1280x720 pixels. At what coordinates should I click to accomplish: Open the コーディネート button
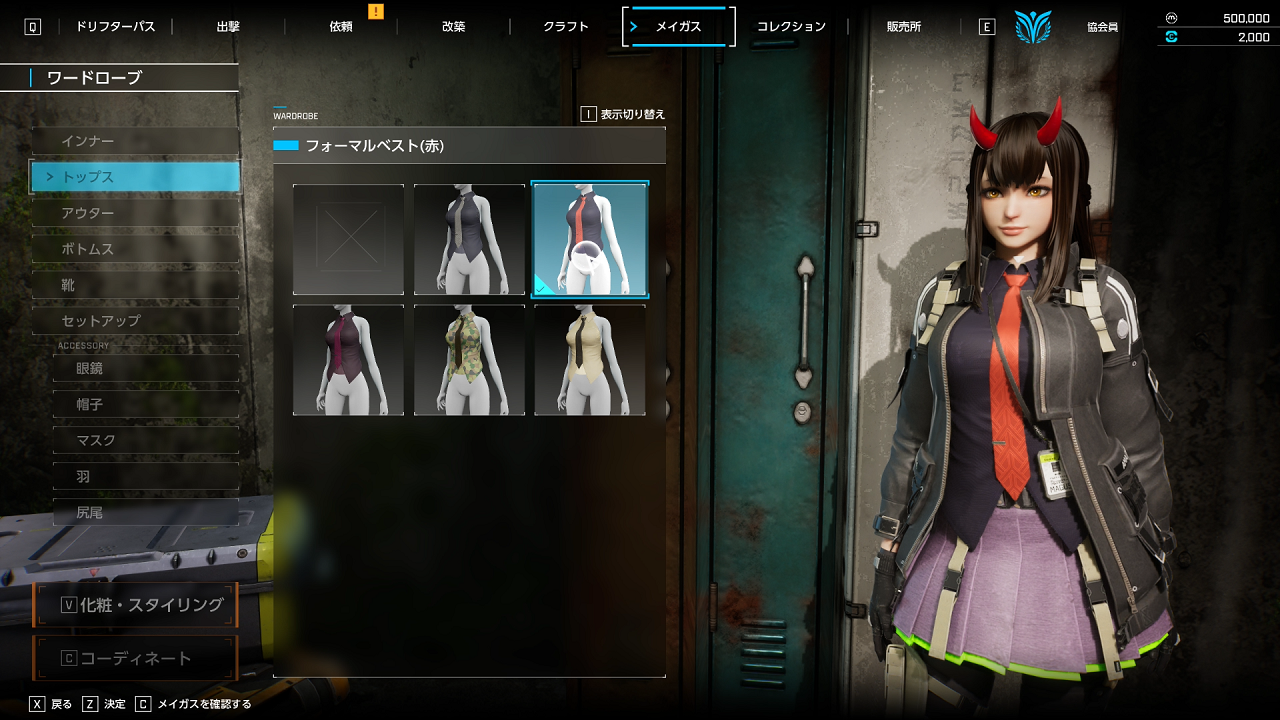[x=135, y=658]
